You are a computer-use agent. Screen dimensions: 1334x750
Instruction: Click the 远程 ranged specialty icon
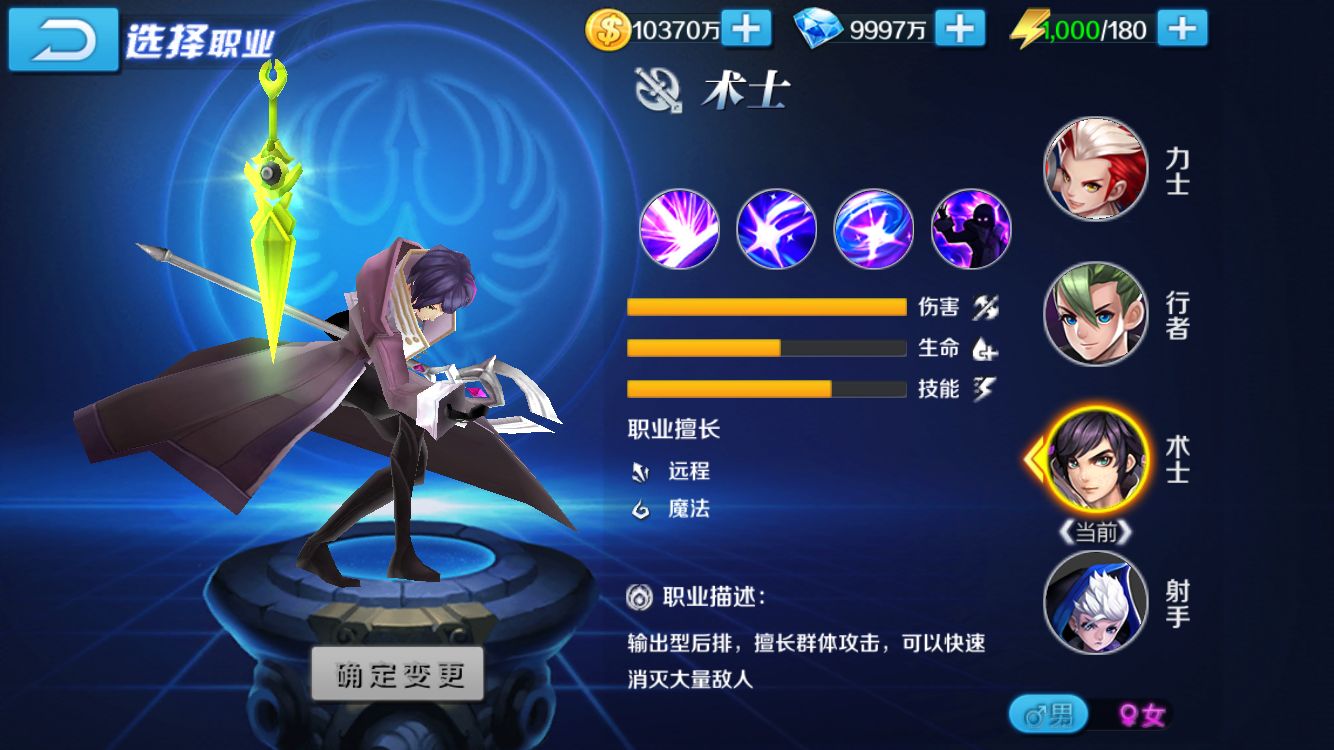640,470
